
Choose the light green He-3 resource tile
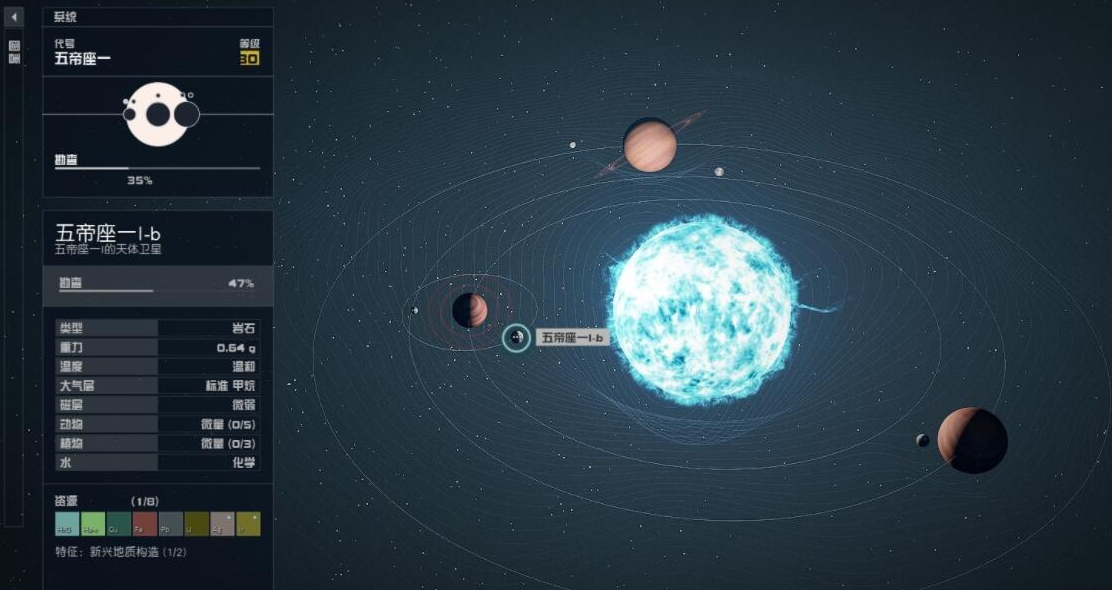[92, 523]
